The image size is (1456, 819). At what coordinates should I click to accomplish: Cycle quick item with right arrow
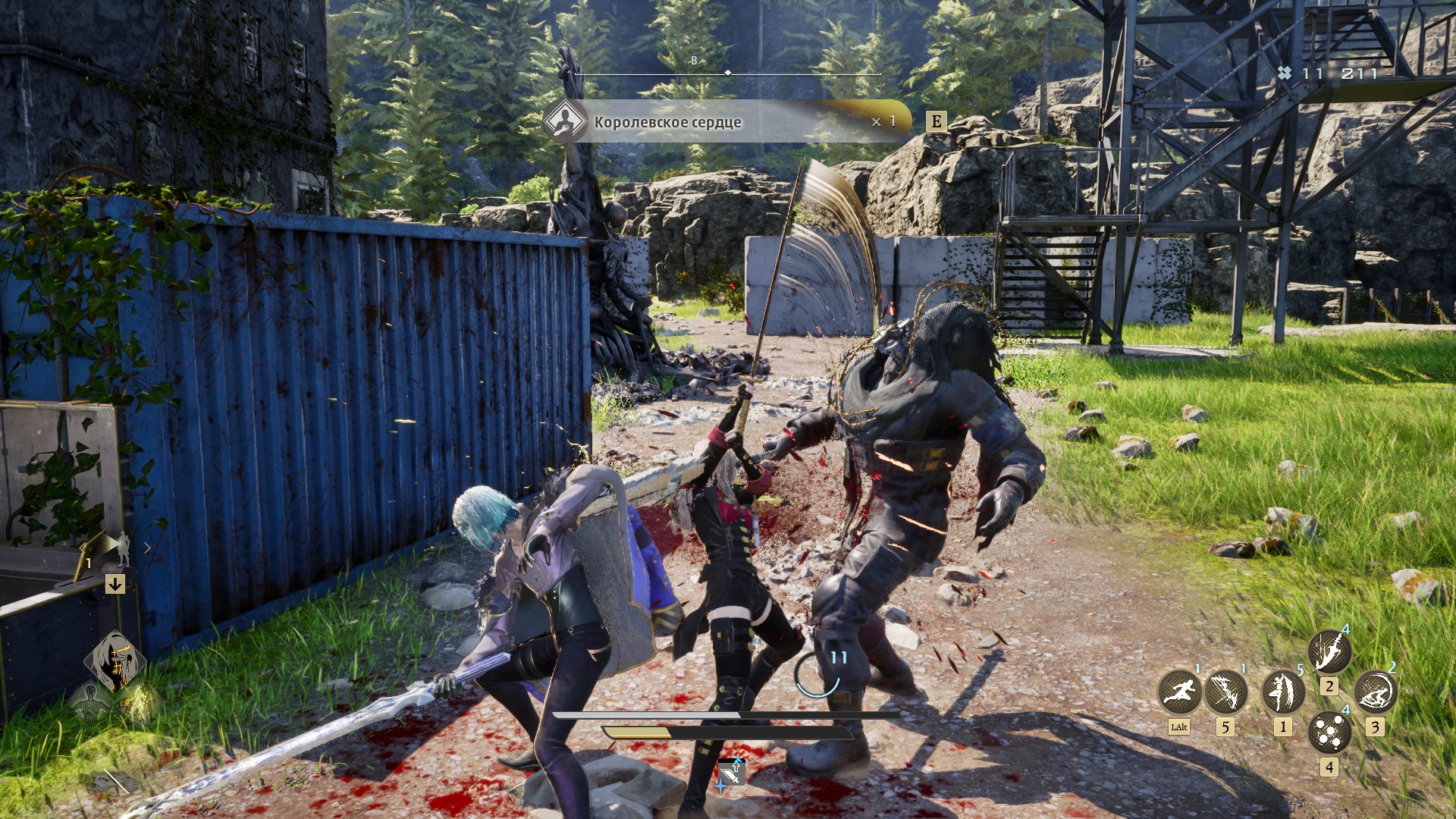[x=147, y=548]
